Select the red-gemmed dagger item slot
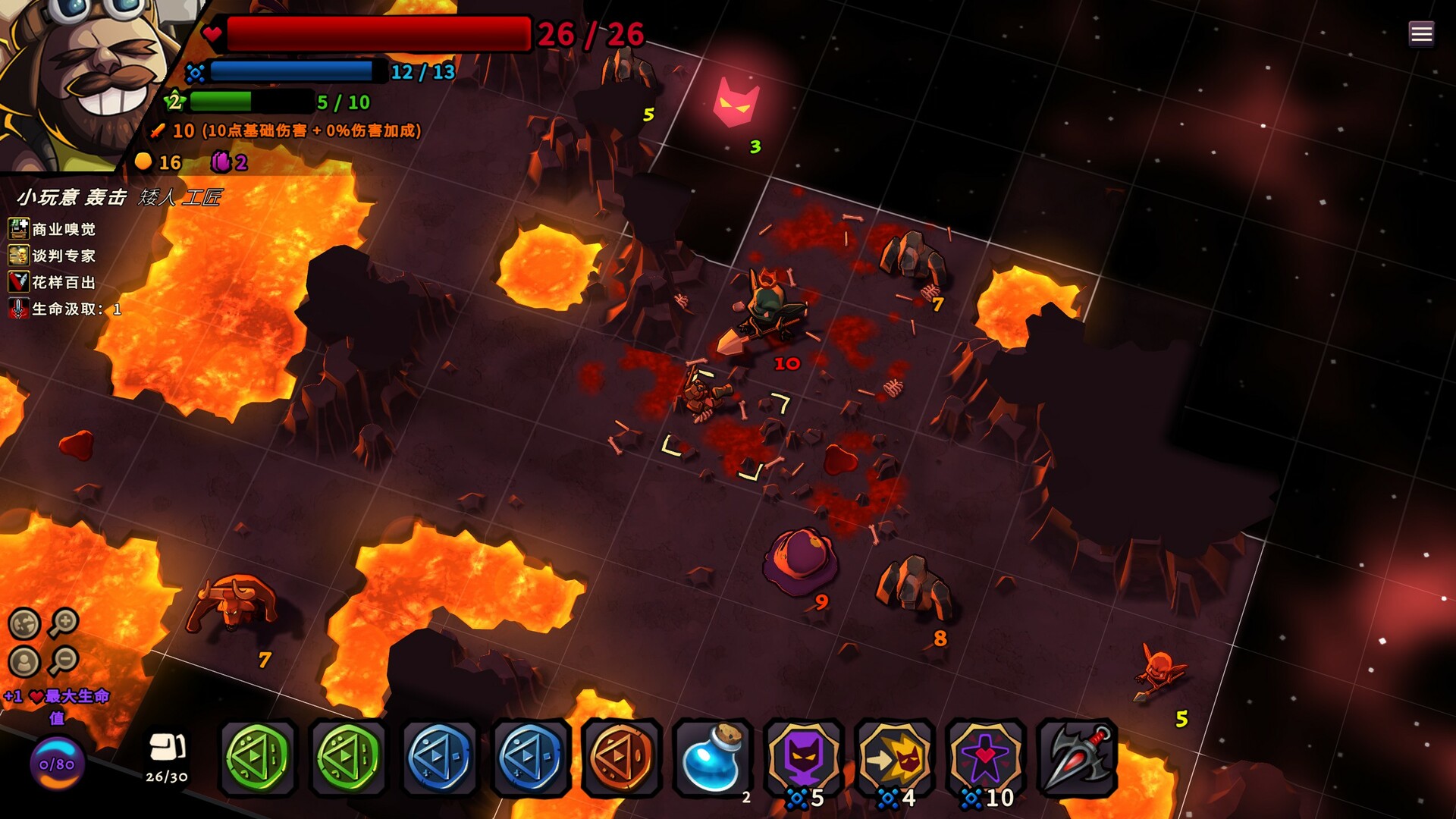The image size is (1456, 819). [x=1076, y=757]
